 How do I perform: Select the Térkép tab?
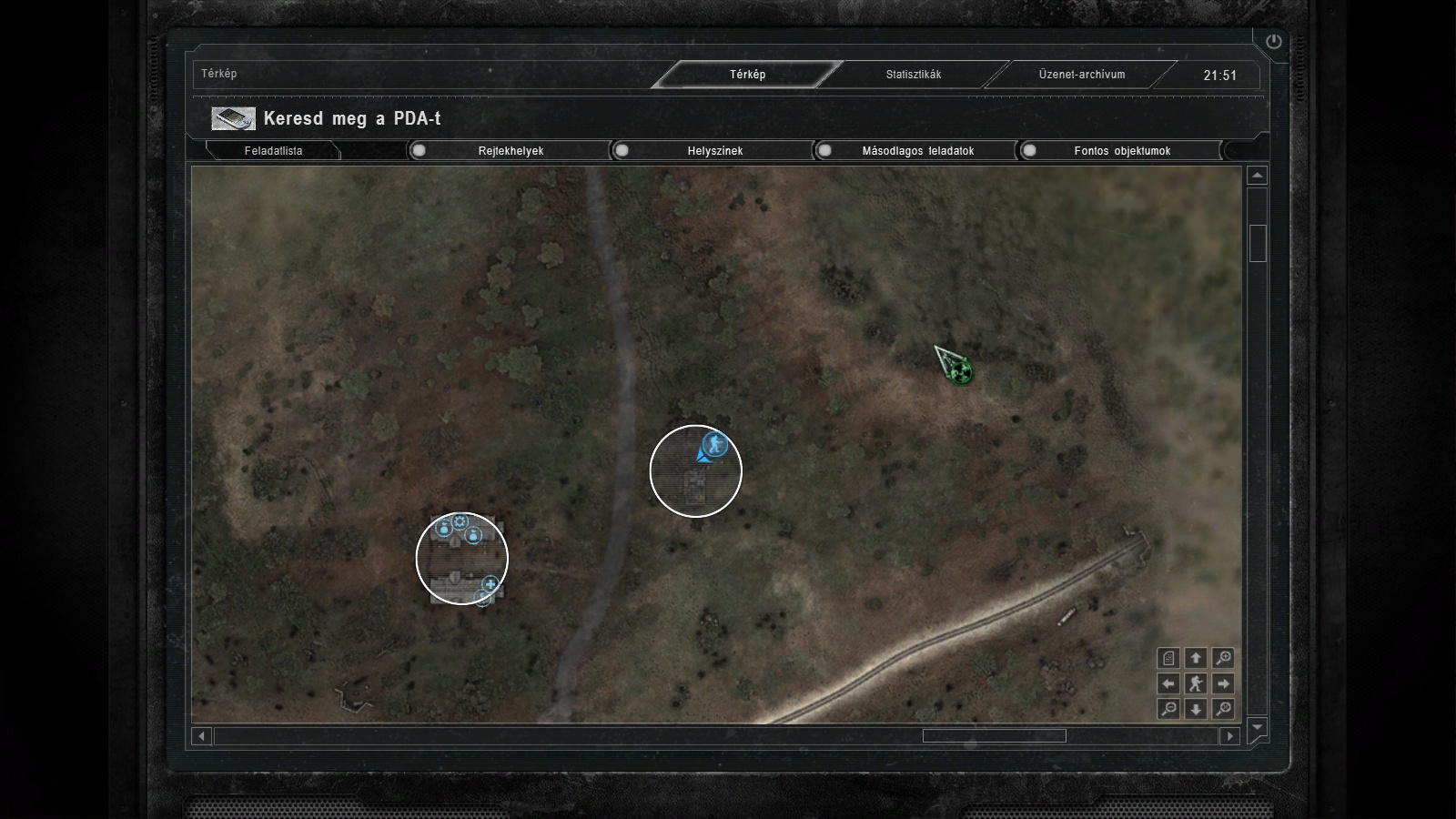(x=747, y=75)
